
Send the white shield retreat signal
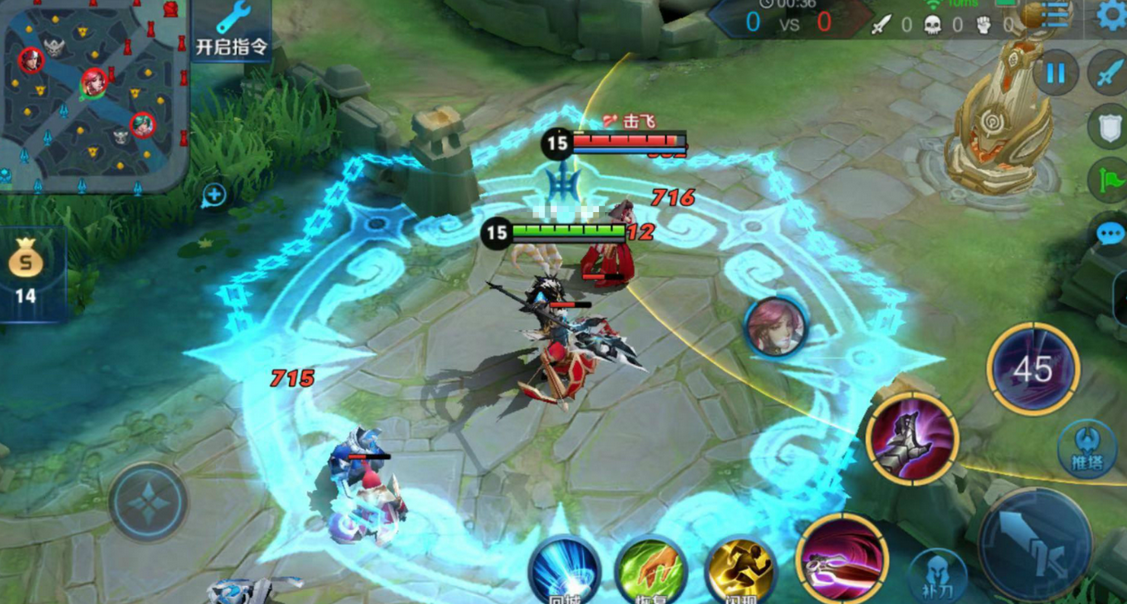1105,126
